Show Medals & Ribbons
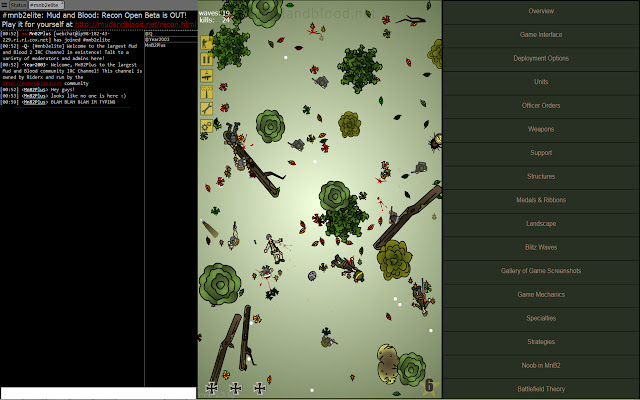640x400 pixels. [541, 200]
